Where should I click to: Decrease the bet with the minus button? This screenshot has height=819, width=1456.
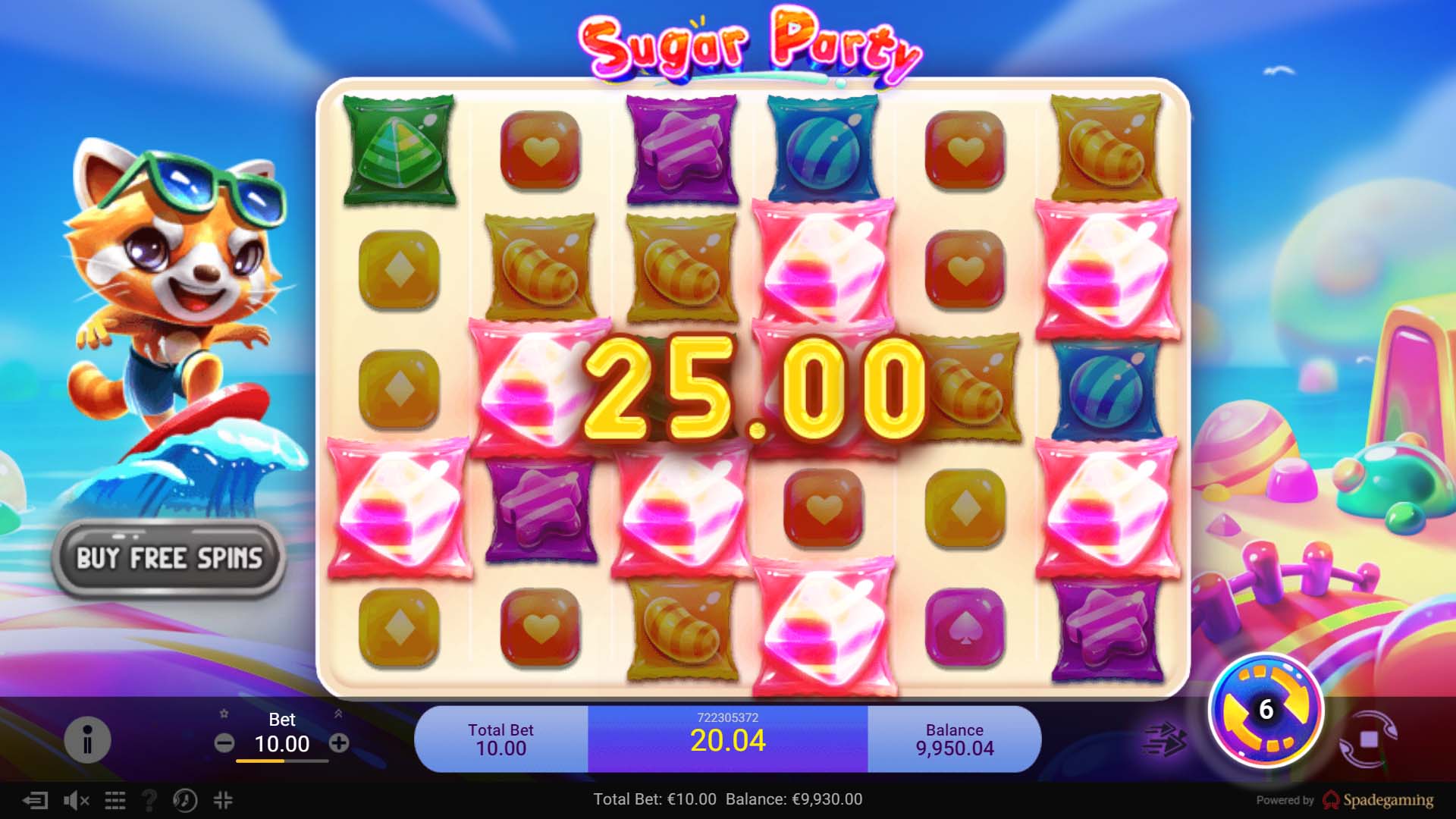click(x=225, y=744)
